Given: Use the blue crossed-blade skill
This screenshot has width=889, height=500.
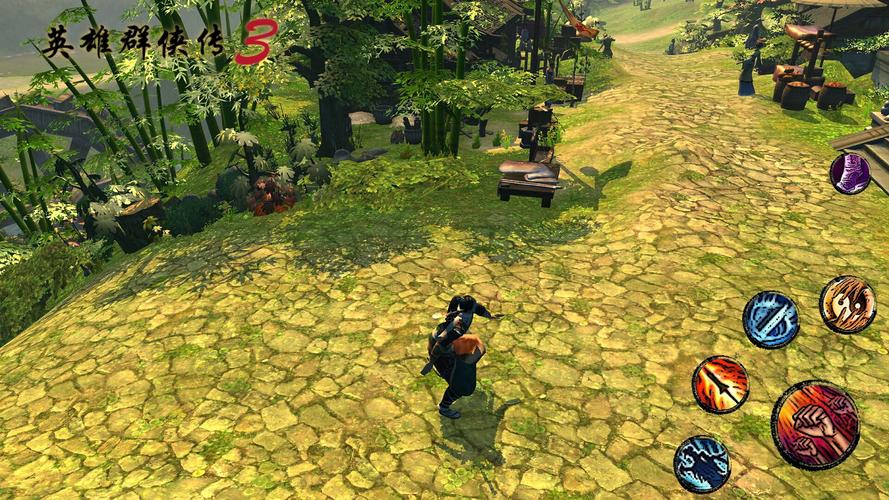Looking at the screenshot, I should coord(770,320).
